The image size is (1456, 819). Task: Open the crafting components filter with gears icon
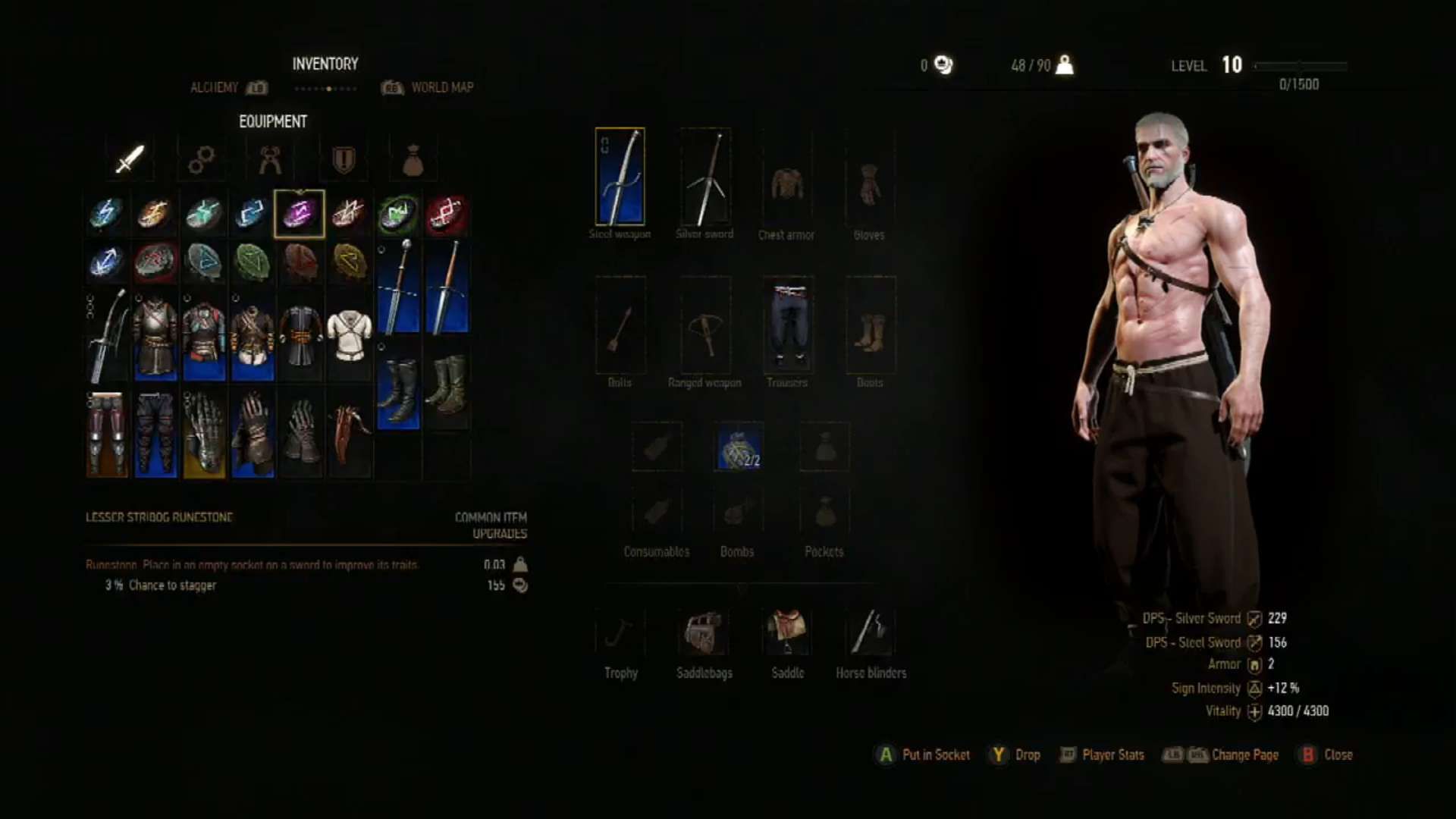(200, 159)
